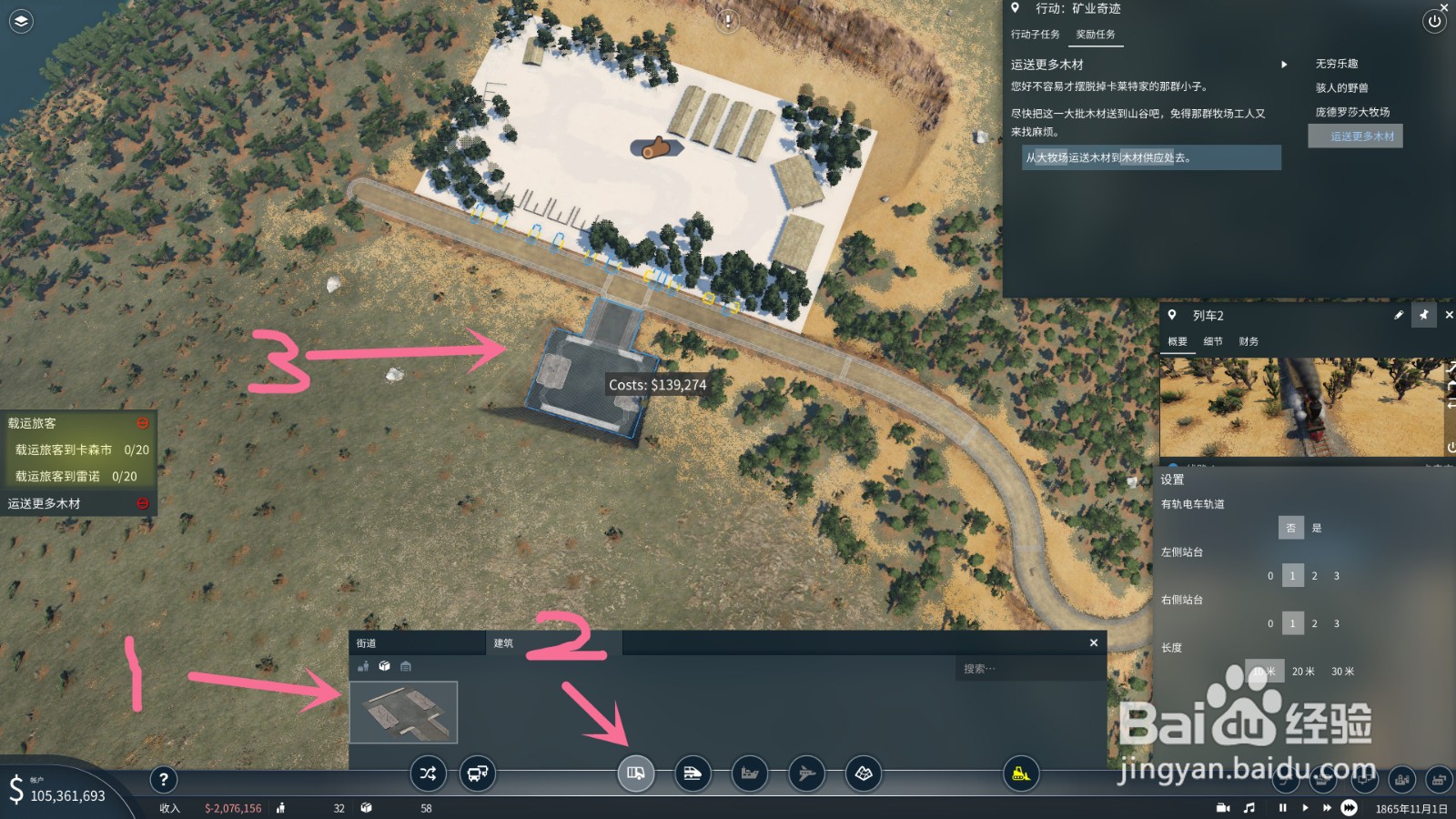This screenshot has width=1456, height=819.
Task: Choose the 30 米 length option
Action: (1342, 672)
